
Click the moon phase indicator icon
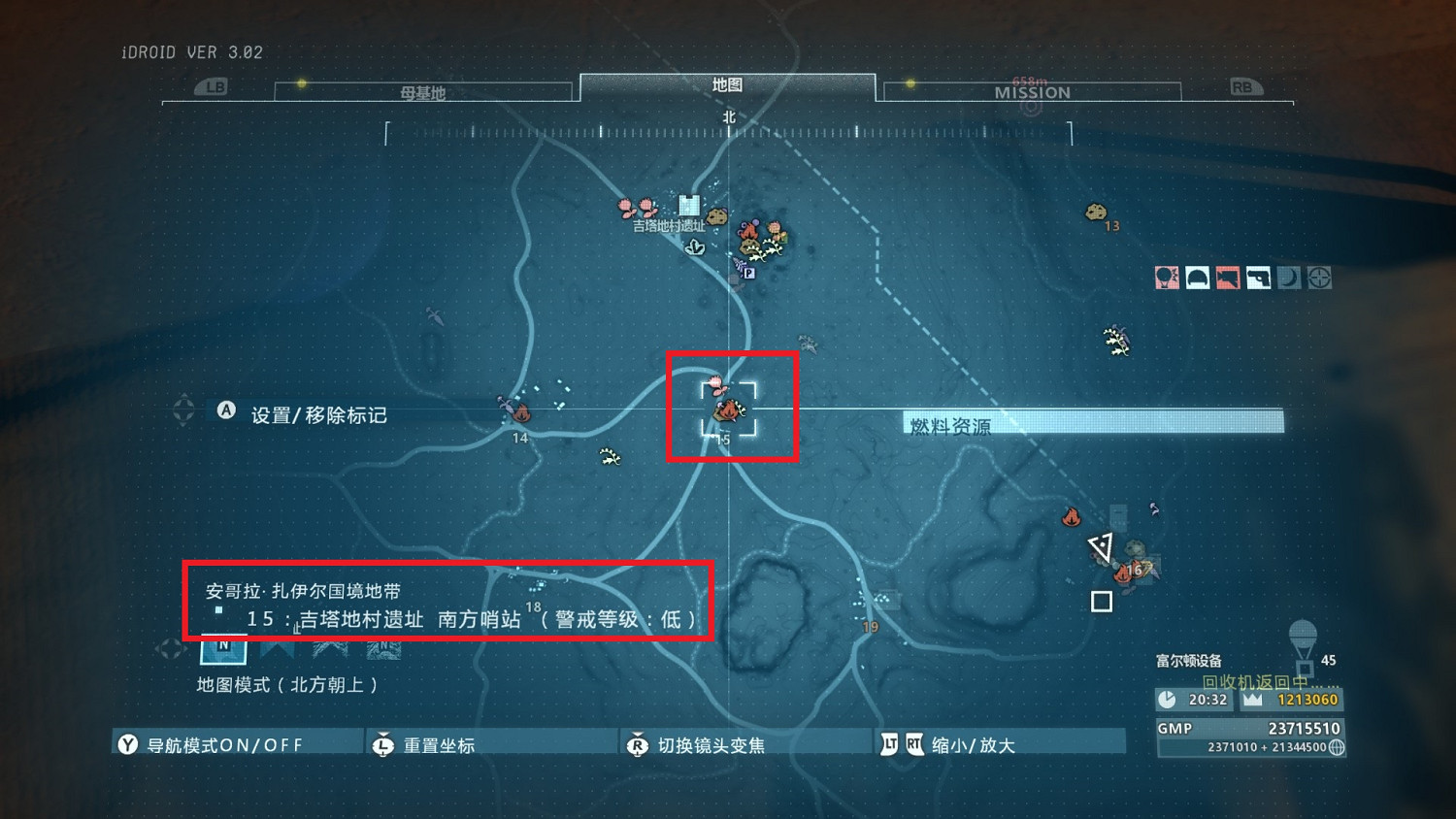(x=1288, y=278)
